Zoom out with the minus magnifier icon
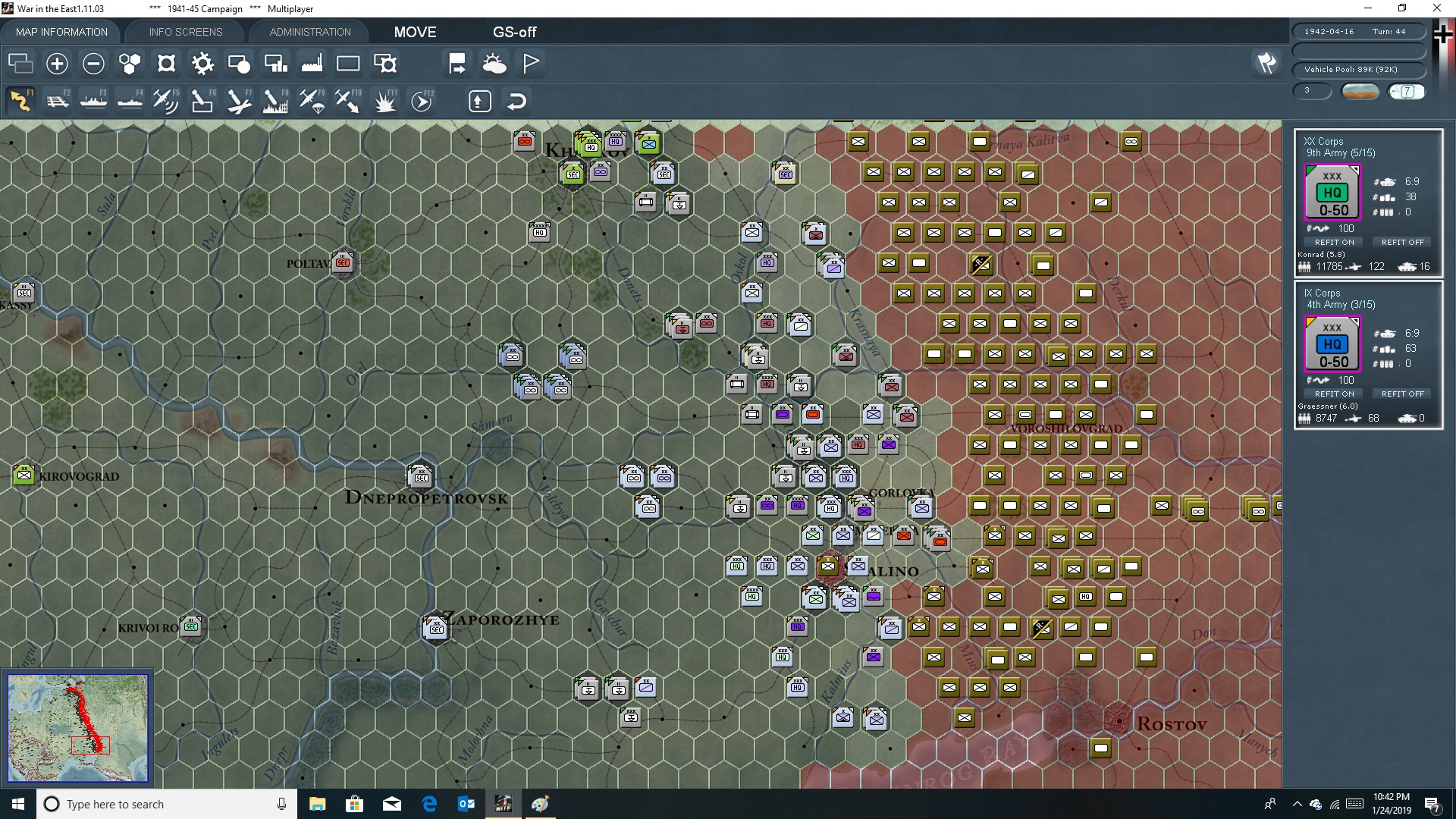 coord(93,64)
